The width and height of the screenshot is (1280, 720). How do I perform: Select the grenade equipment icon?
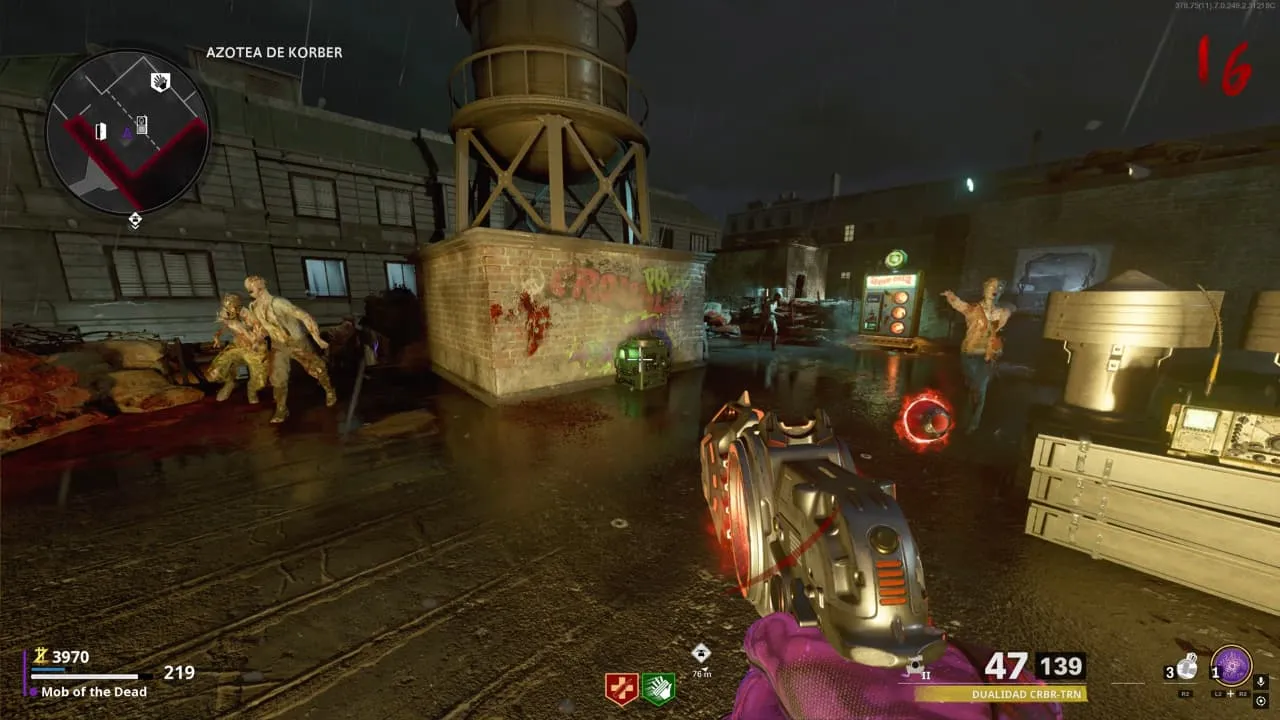point(1187,668)
